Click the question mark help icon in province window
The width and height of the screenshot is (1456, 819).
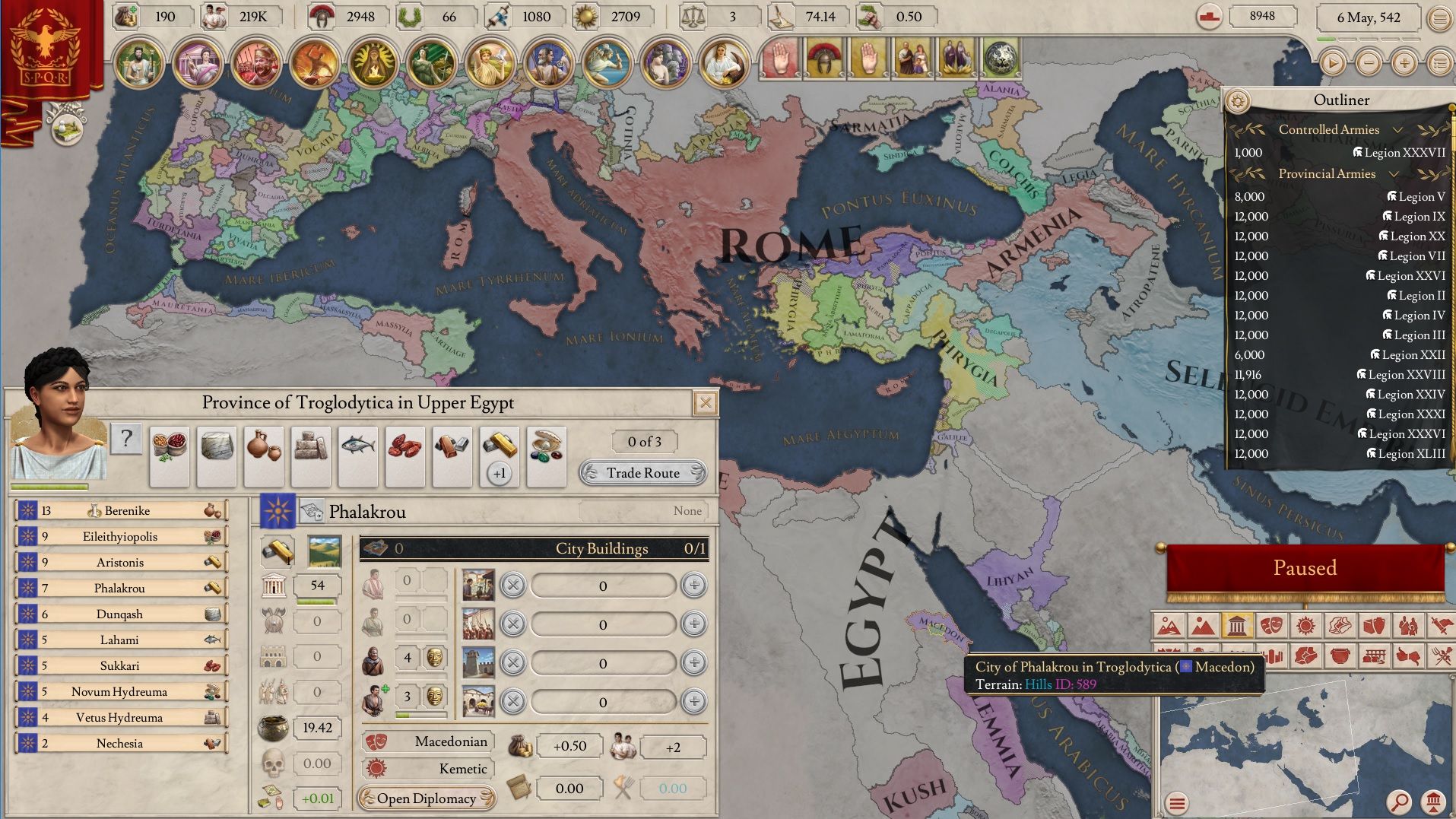click(x=126, y=439)
